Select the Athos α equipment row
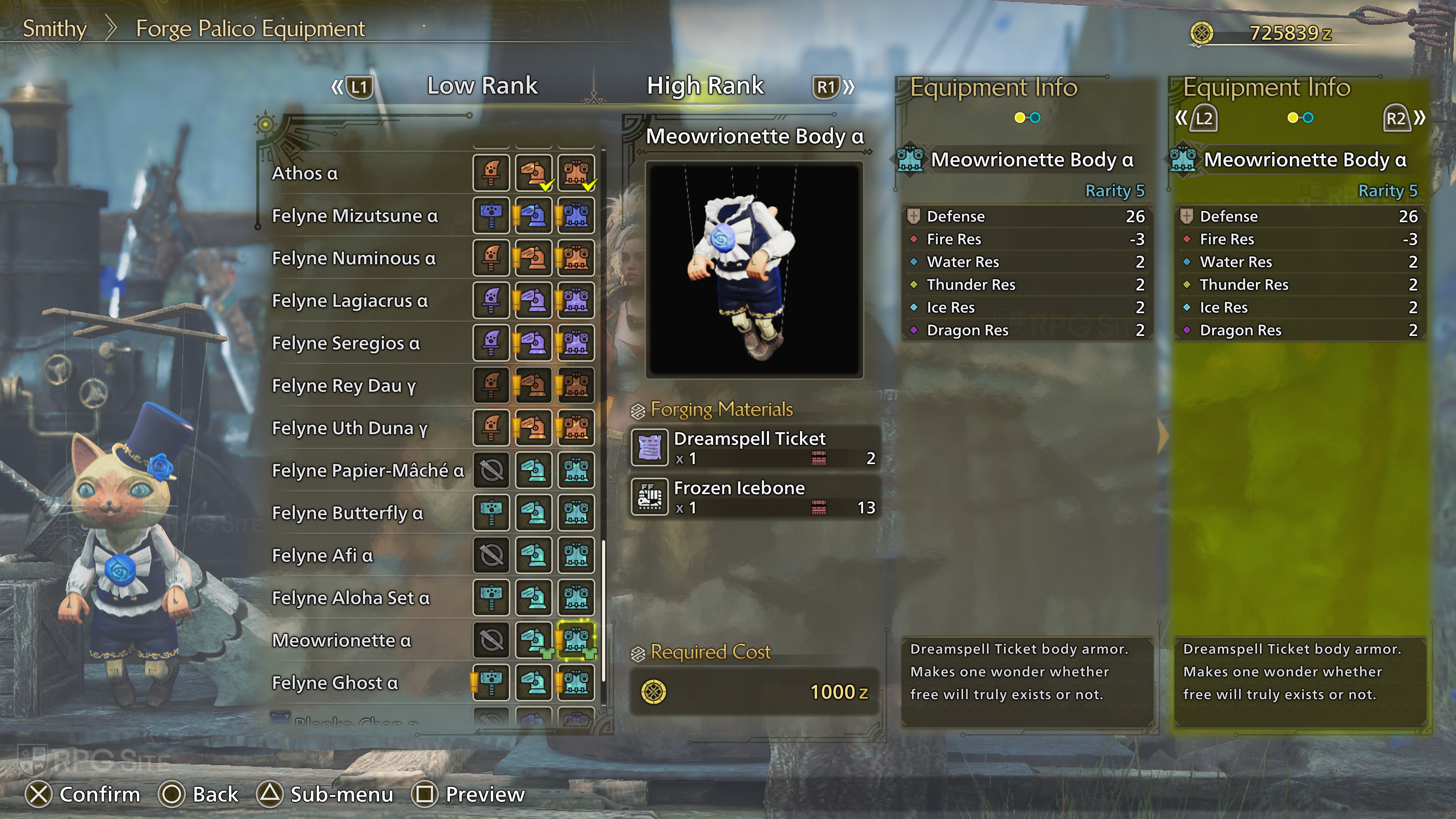 pos(305,173)
